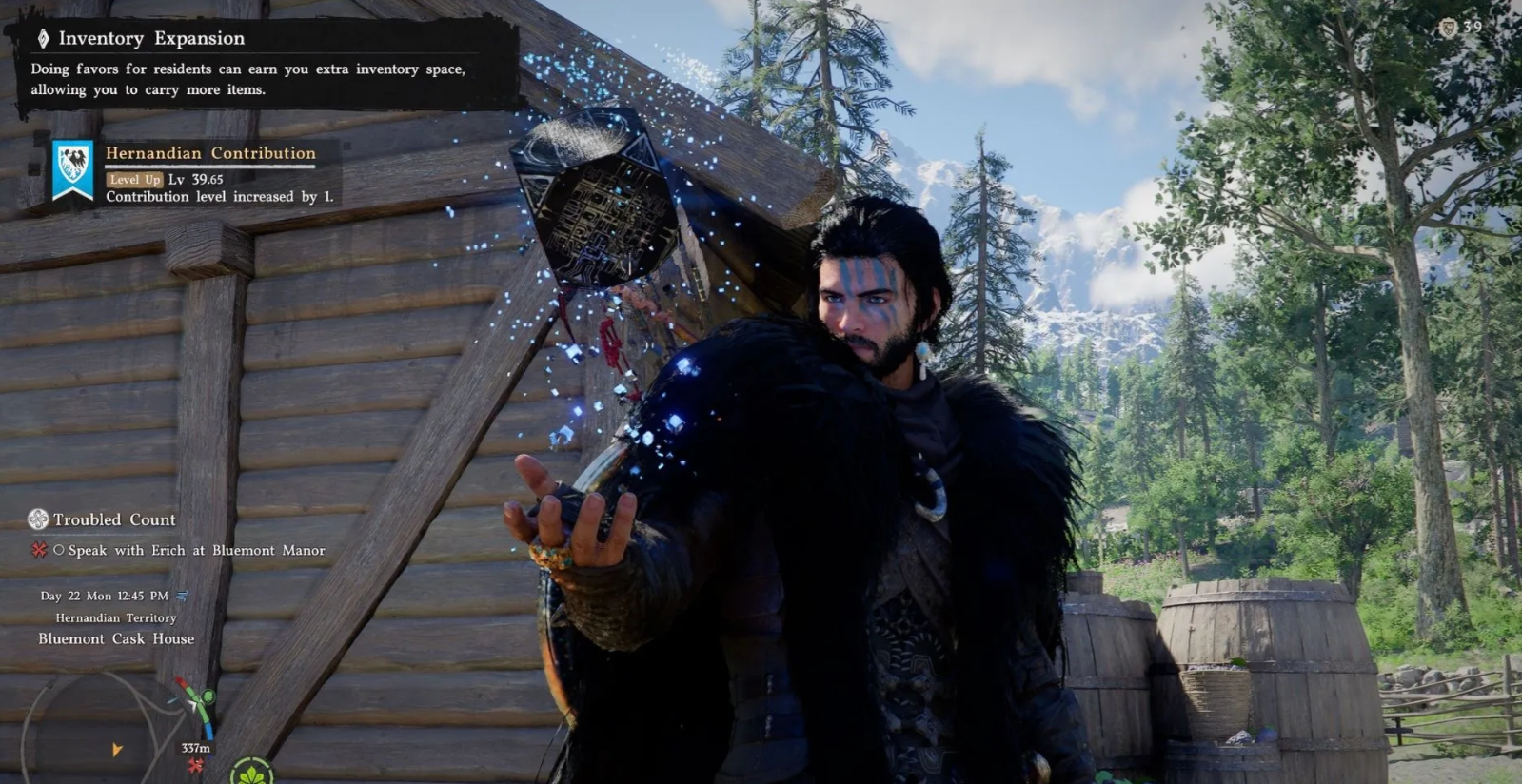Viewport: 1522px width, 784px height.
Task: Click the shield icon beside 39
Action: point(1448,28)
